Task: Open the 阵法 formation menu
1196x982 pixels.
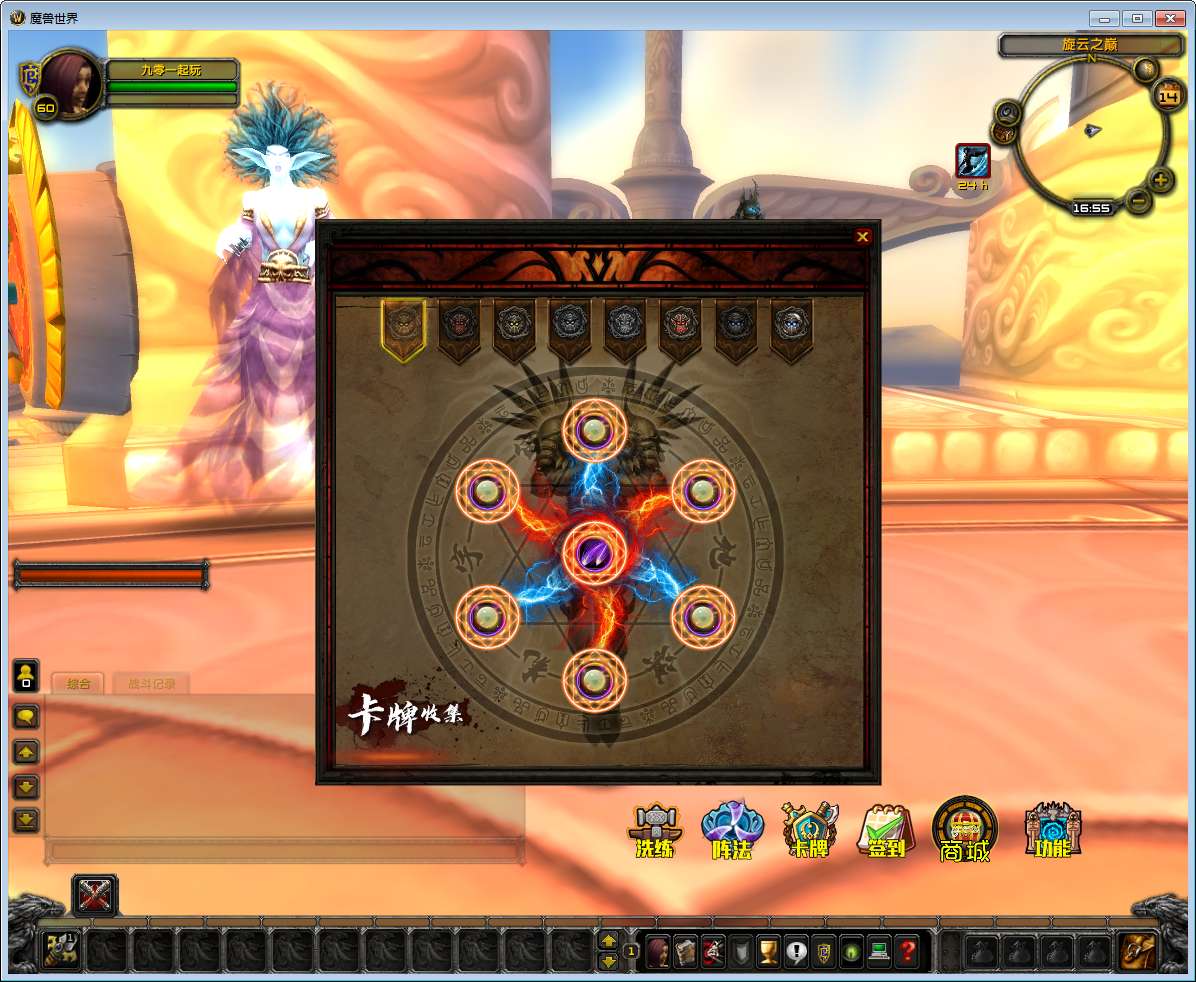Action: 731,831
